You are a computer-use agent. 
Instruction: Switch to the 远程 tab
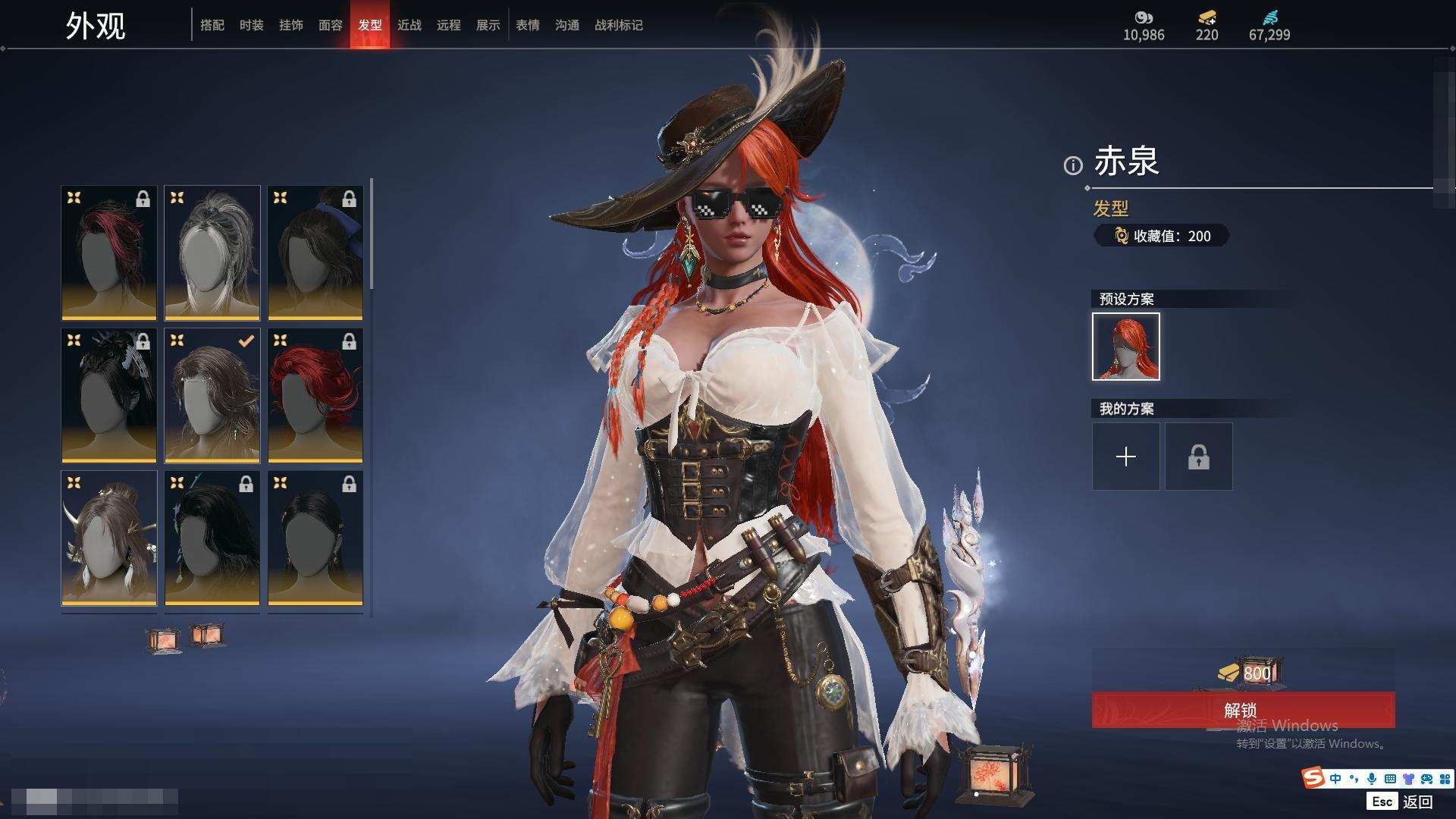[x=449, y=25]
